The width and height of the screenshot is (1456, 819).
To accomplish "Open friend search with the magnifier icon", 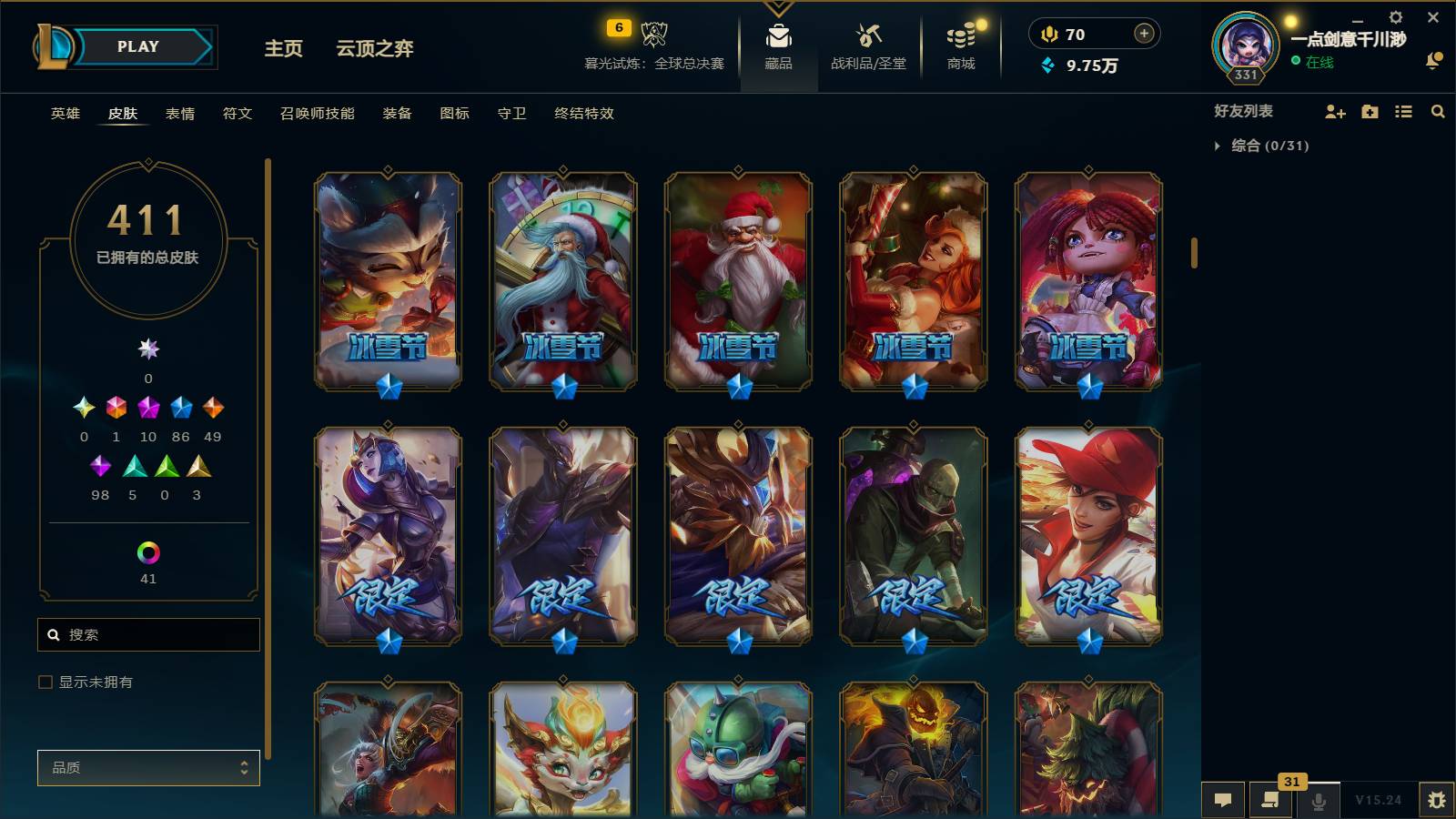I will coord(1438,111).
